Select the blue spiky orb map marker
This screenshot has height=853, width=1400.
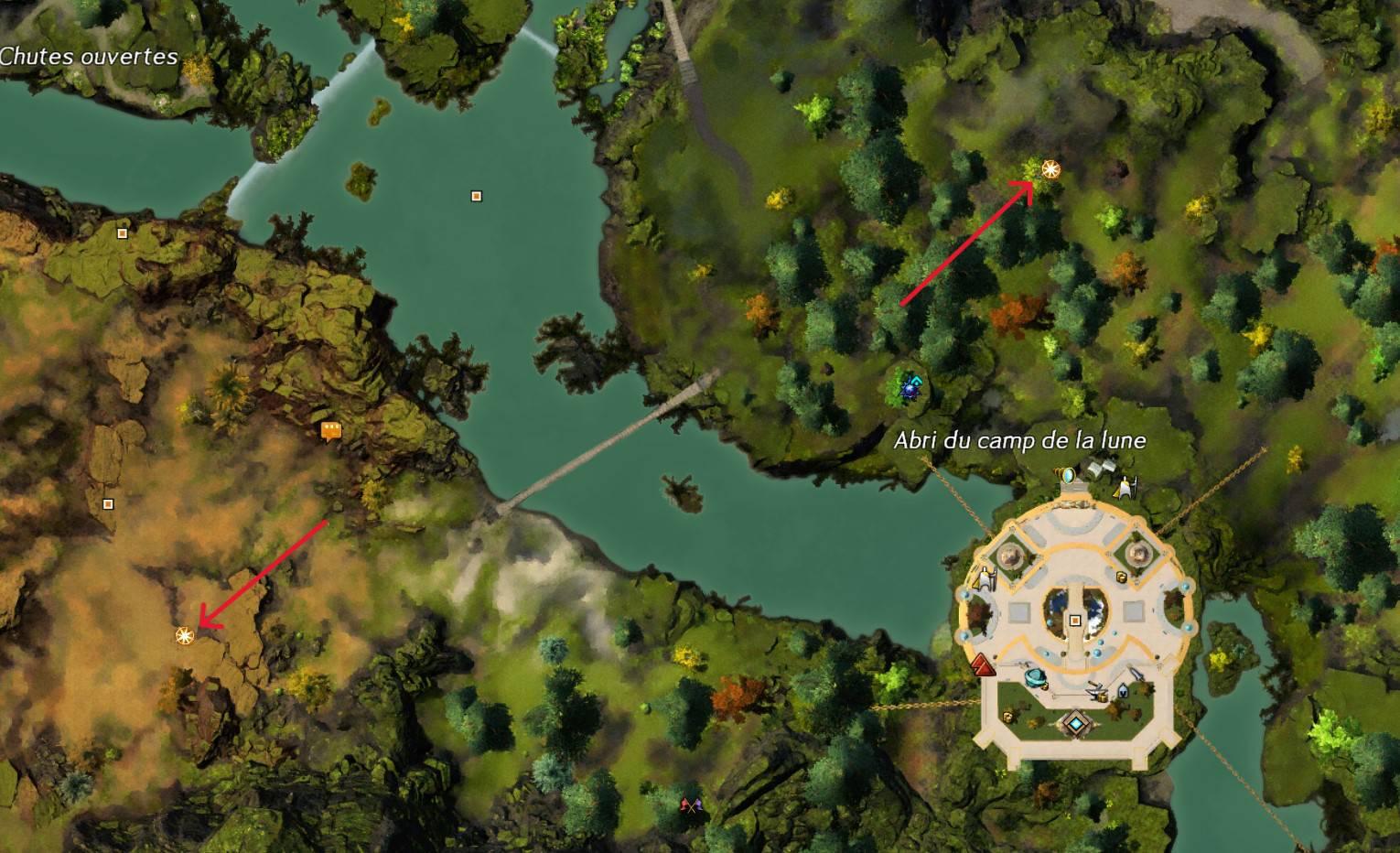click(910, 387)
